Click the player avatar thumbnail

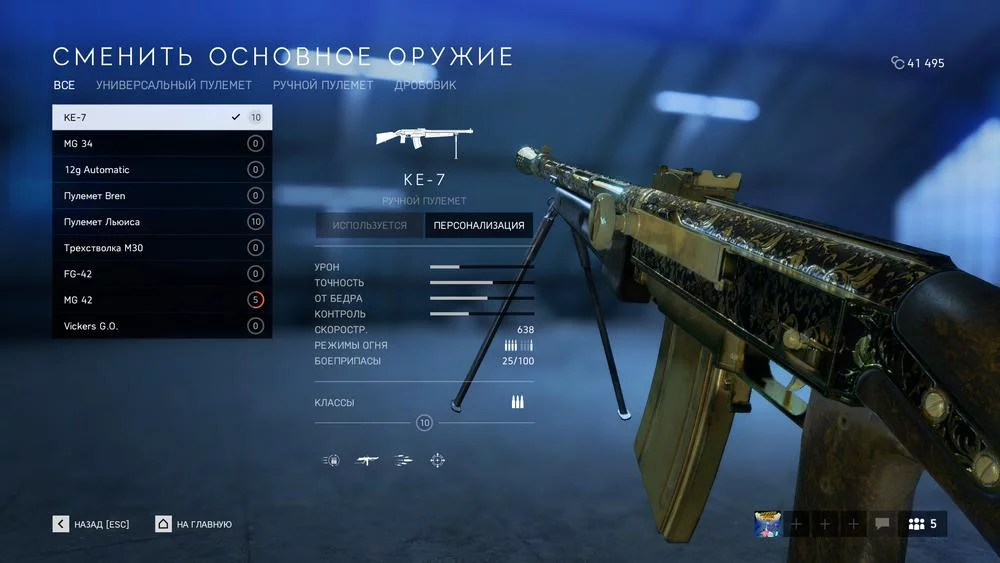coord(767,523)
